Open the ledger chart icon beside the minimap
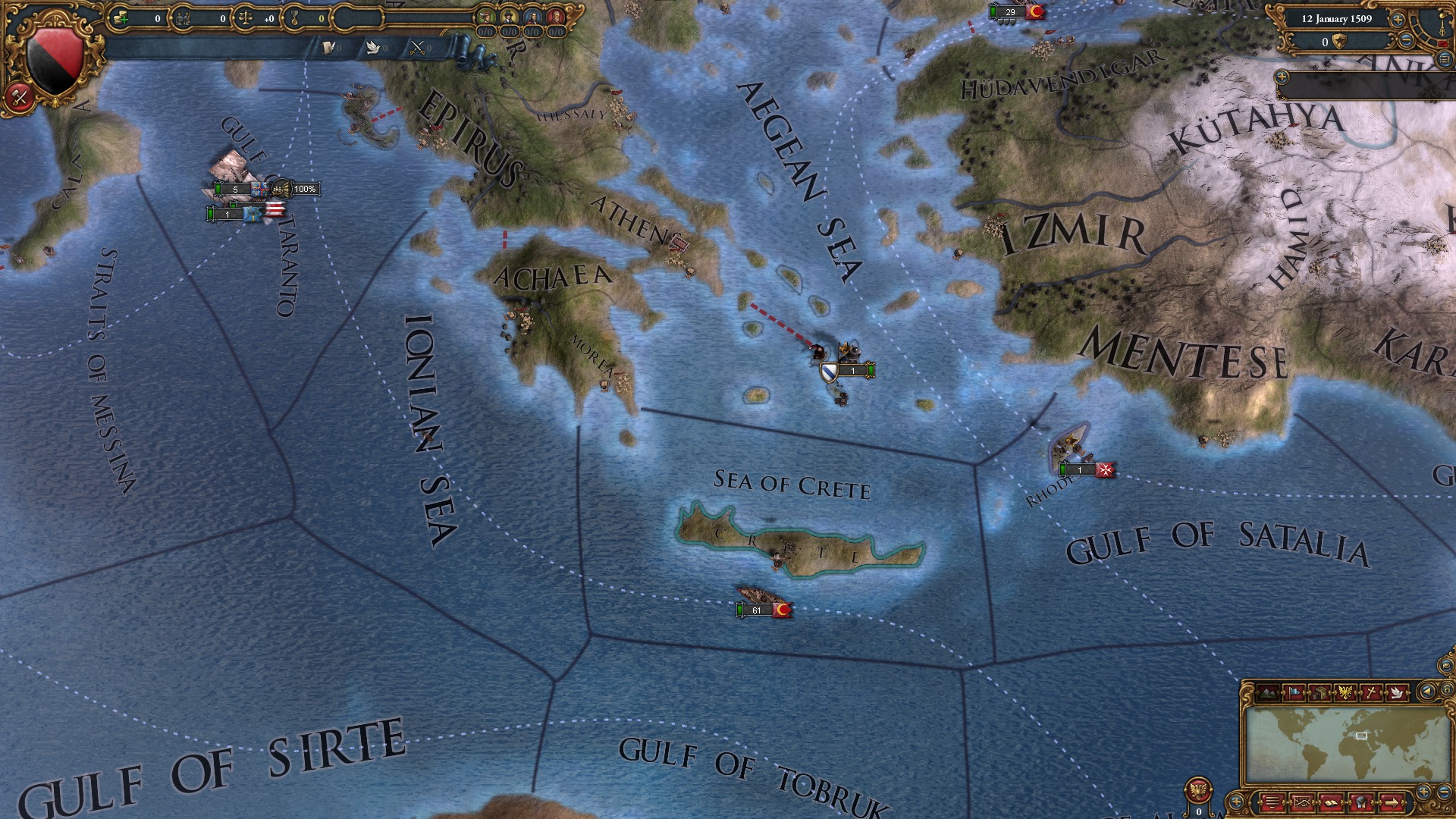Image resolution: width=1456 pixels, height=819 pixels. click(x=1302, y=802)
